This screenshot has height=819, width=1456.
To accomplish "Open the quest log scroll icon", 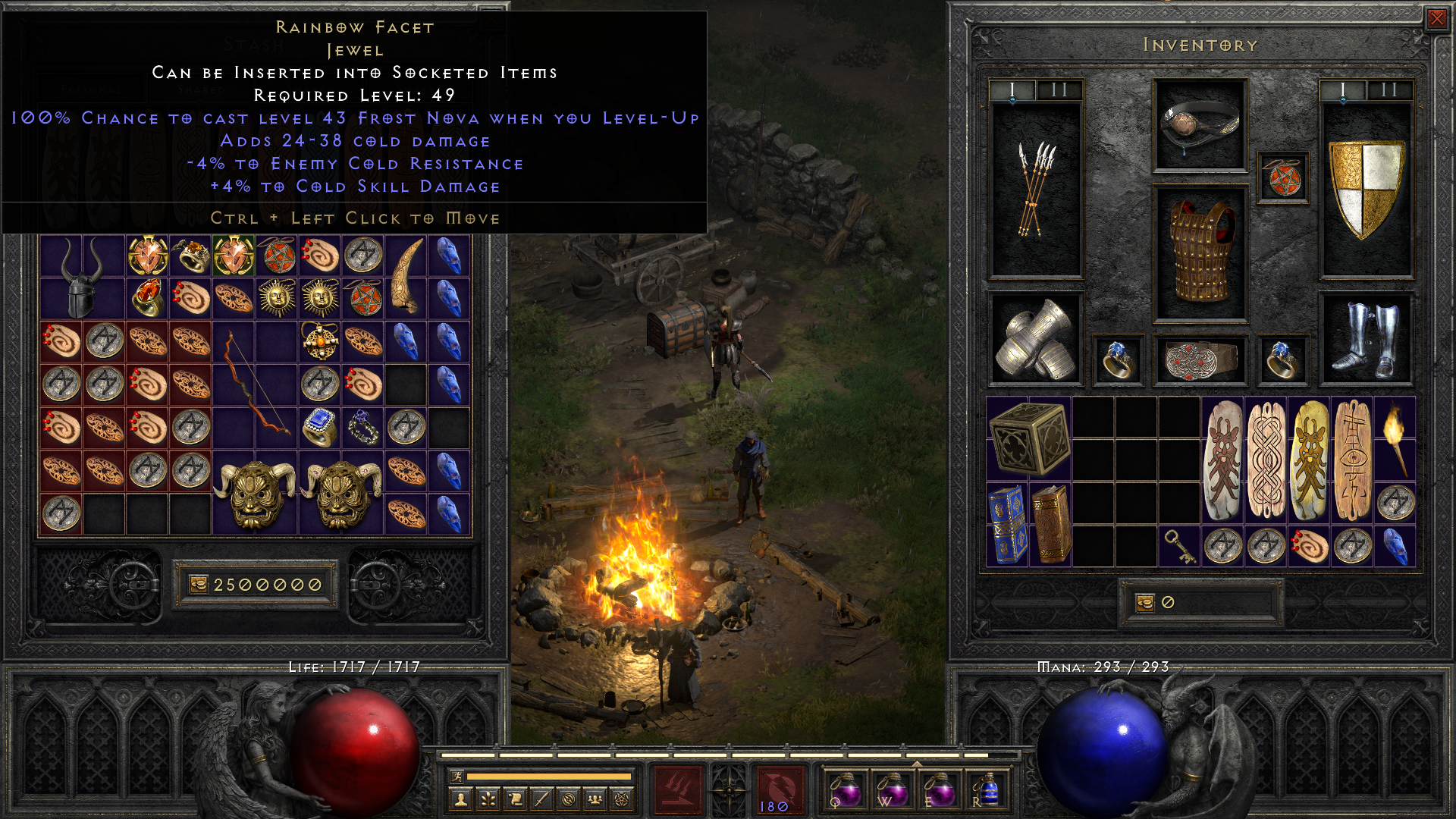I will click(514, 798).
